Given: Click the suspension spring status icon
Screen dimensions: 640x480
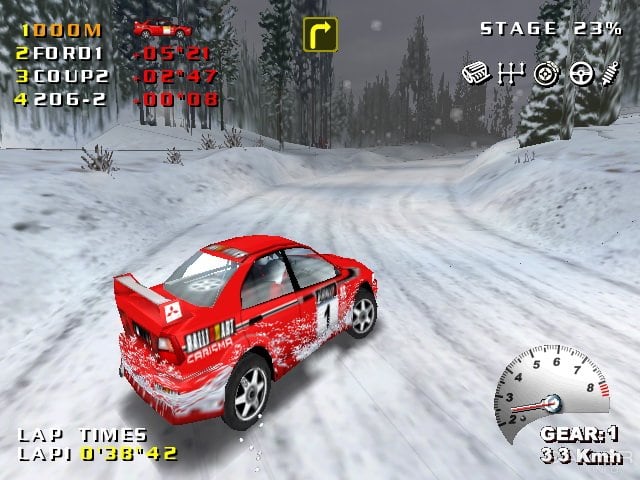Looking at the screenshot, I should point(610,72).
